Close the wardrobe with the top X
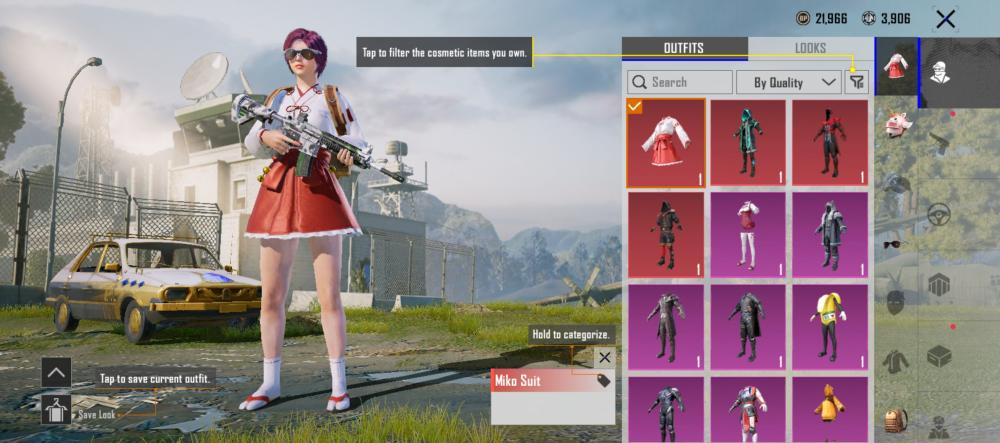This screenshot has width=1000, height=443. [x=945, y=18]
